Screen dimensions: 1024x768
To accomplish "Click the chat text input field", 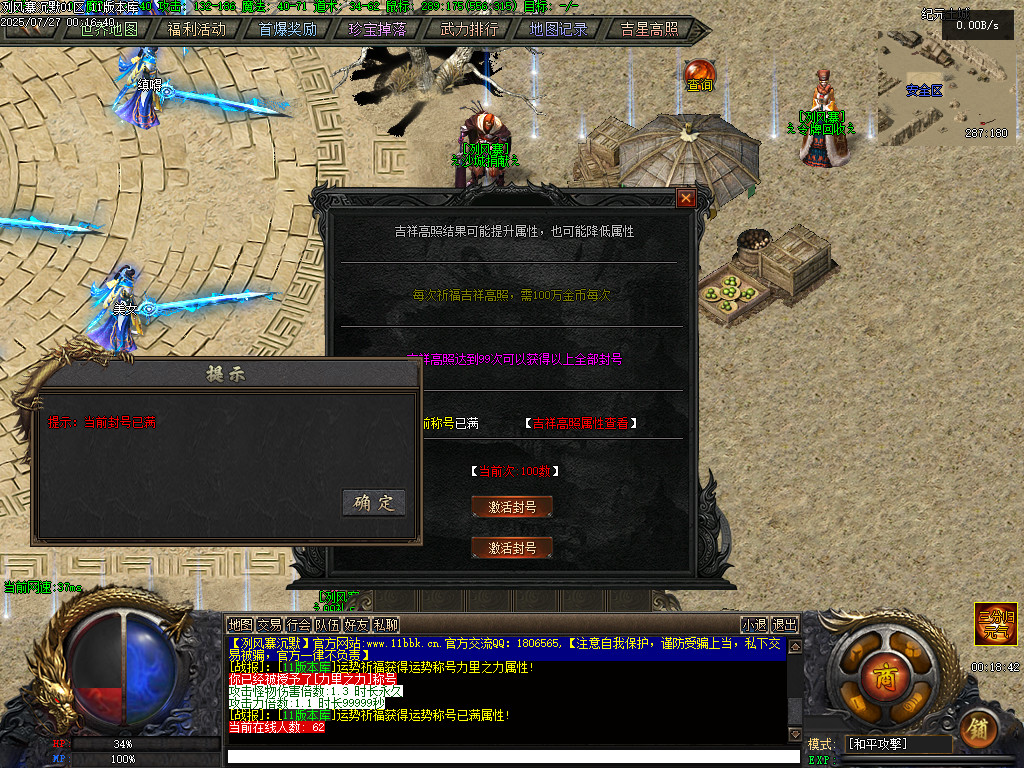I will click(x=513, y=756).
